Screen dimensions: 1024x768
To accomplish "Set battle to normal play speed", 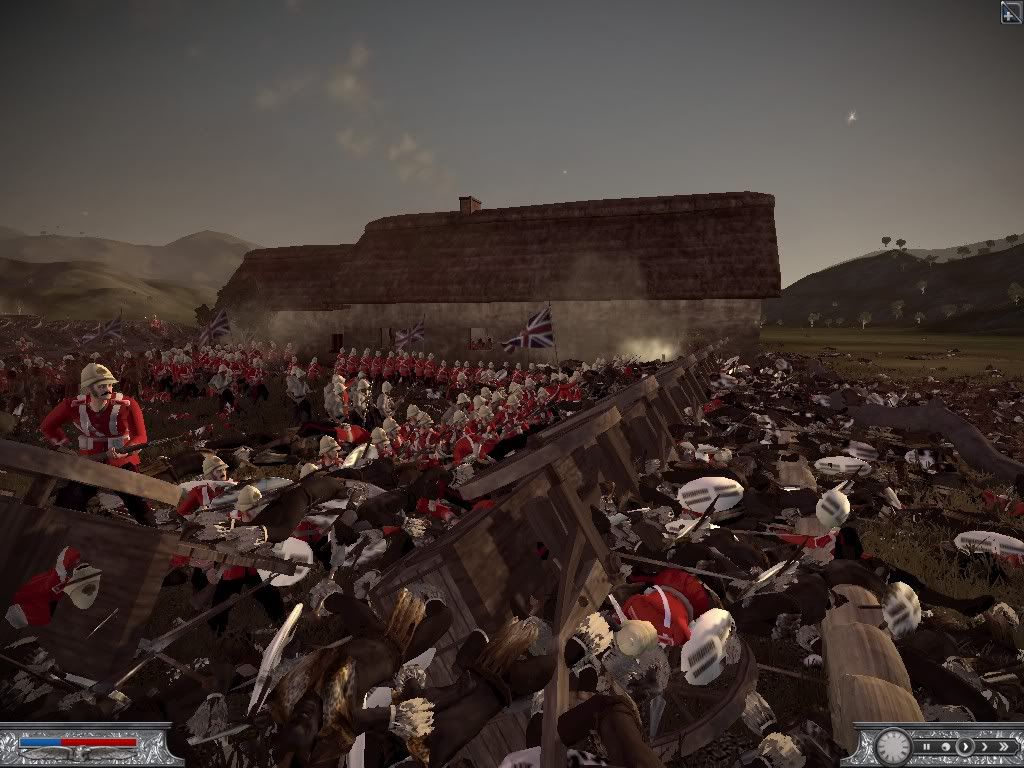I will [965, 747].
